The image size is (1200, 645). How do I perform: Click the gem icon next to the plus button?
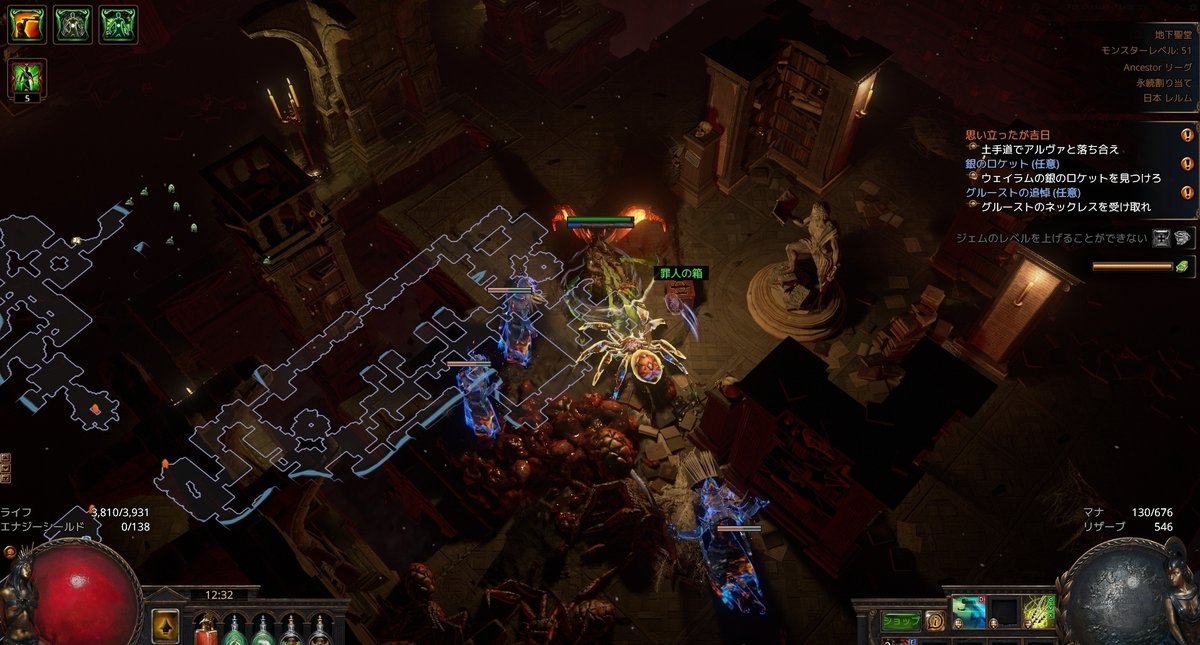coord(1184,238)
